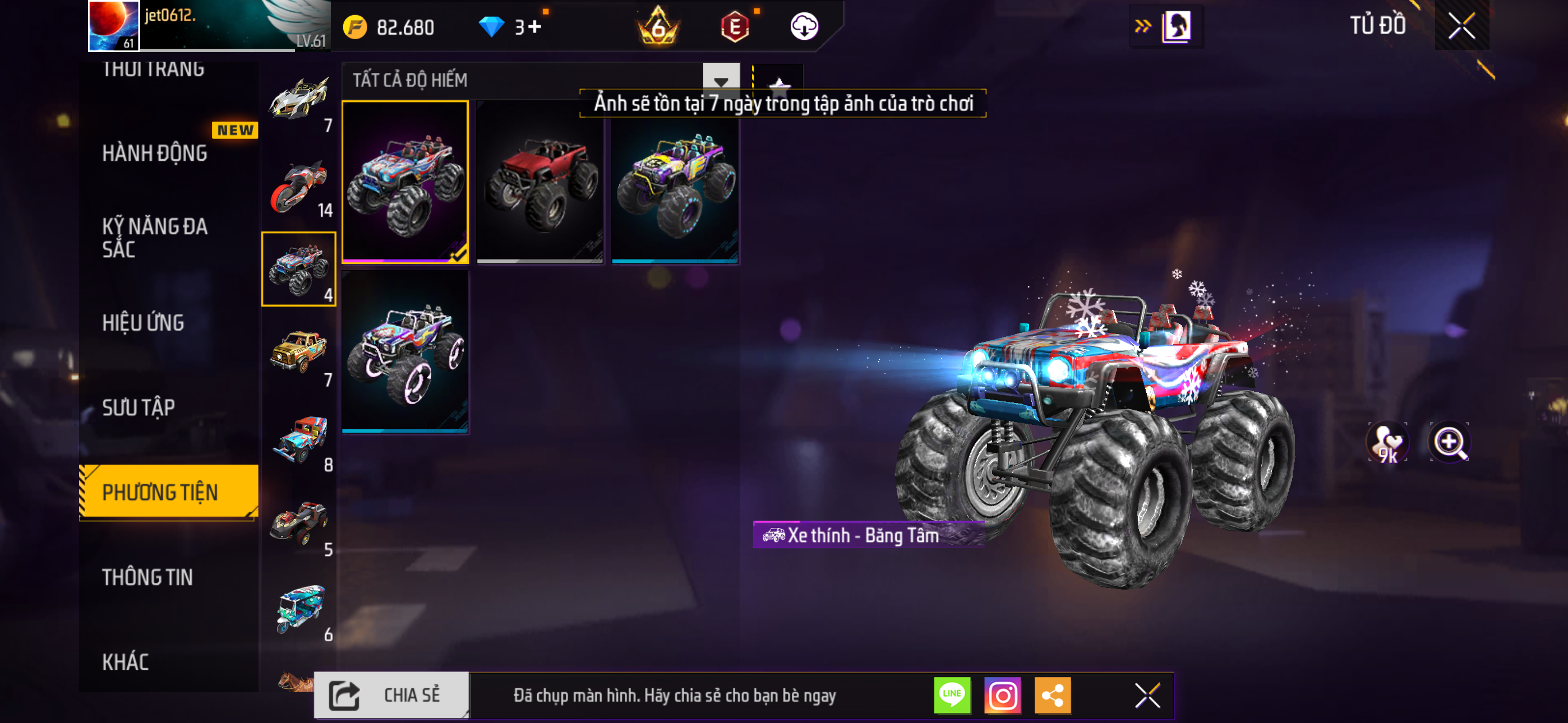Image resolution: width=1568 pixels, height=723 pixels.
Task: Close the wardrobe (TỦ ĐỒ) screen
Action: 1461,26
